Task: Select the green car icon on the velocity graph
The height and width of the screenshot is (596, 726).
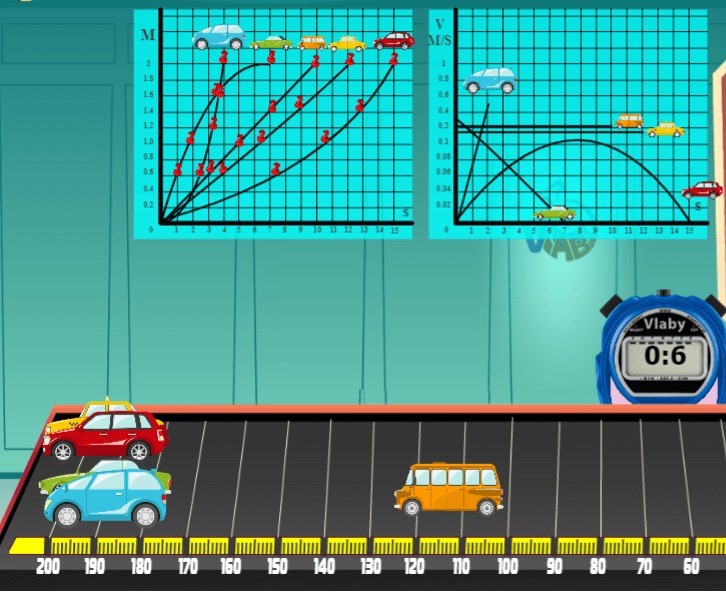Action: pos(554,212)
